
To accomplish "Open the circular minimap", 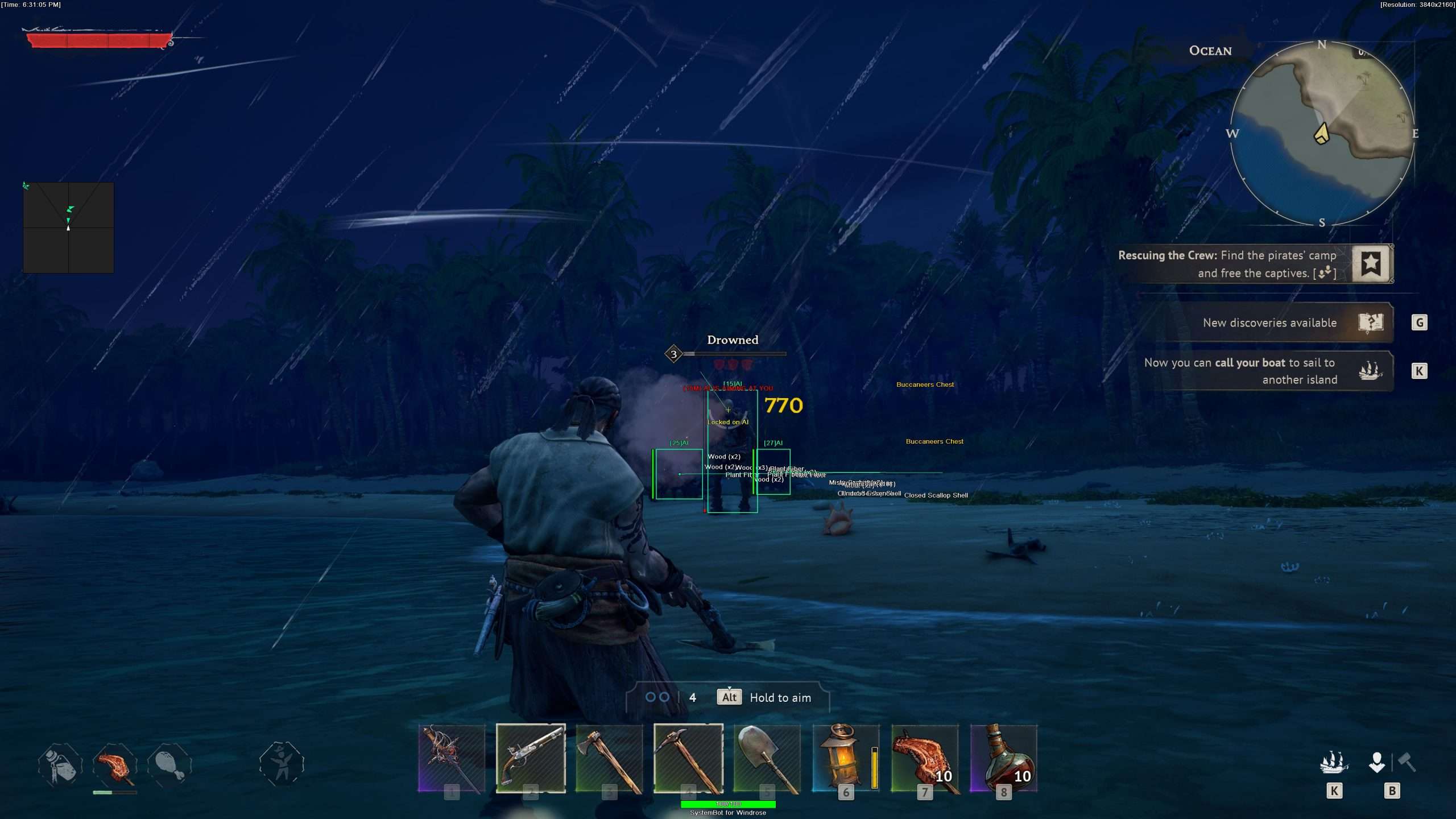I will tap(1322, 134).
